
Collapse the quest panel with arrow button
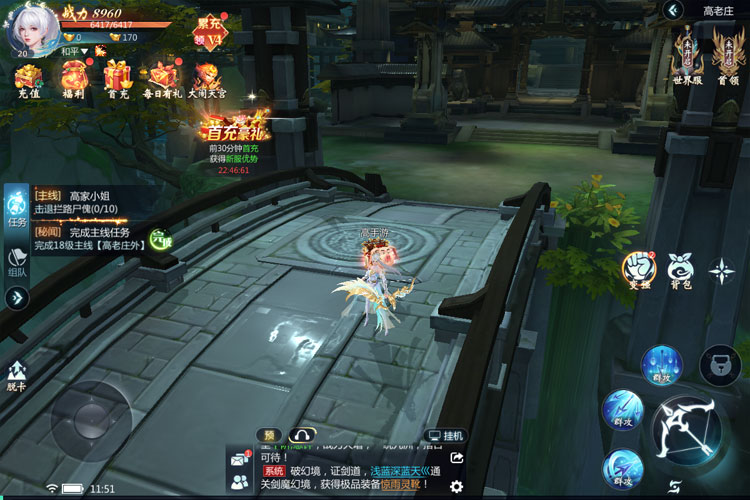click(17, 297)
